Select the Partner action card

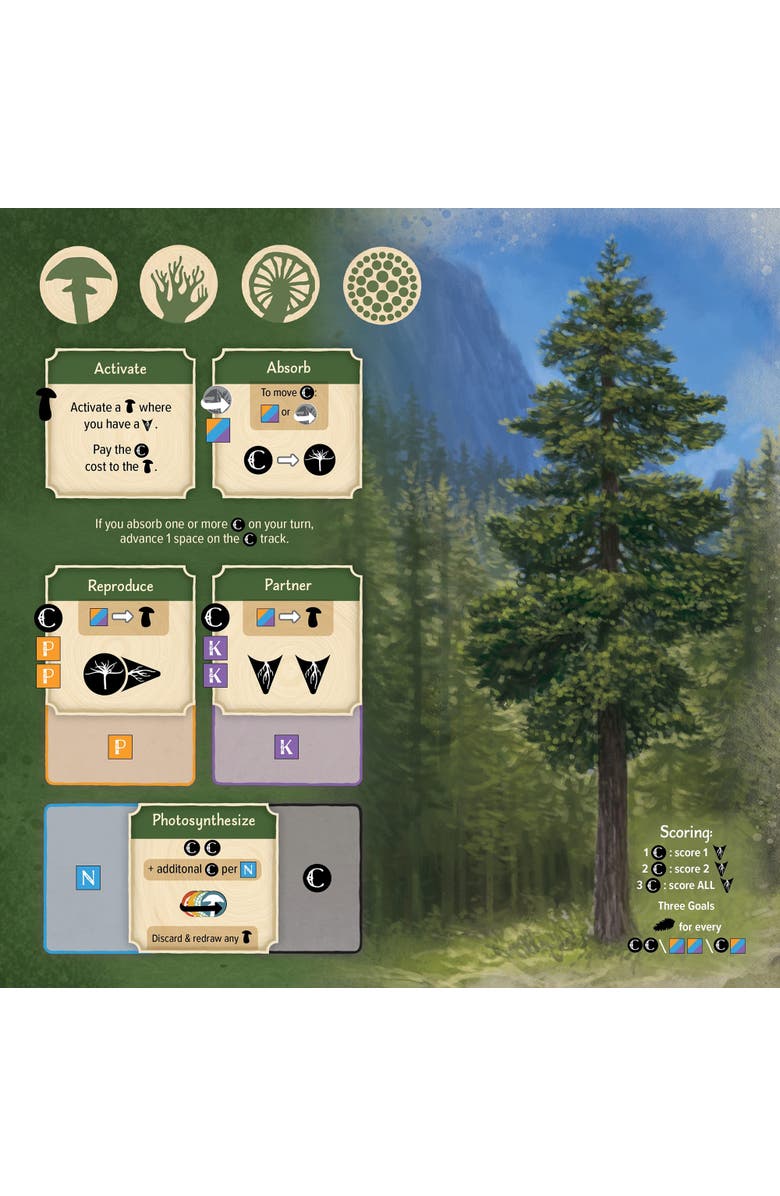point(287,640)
